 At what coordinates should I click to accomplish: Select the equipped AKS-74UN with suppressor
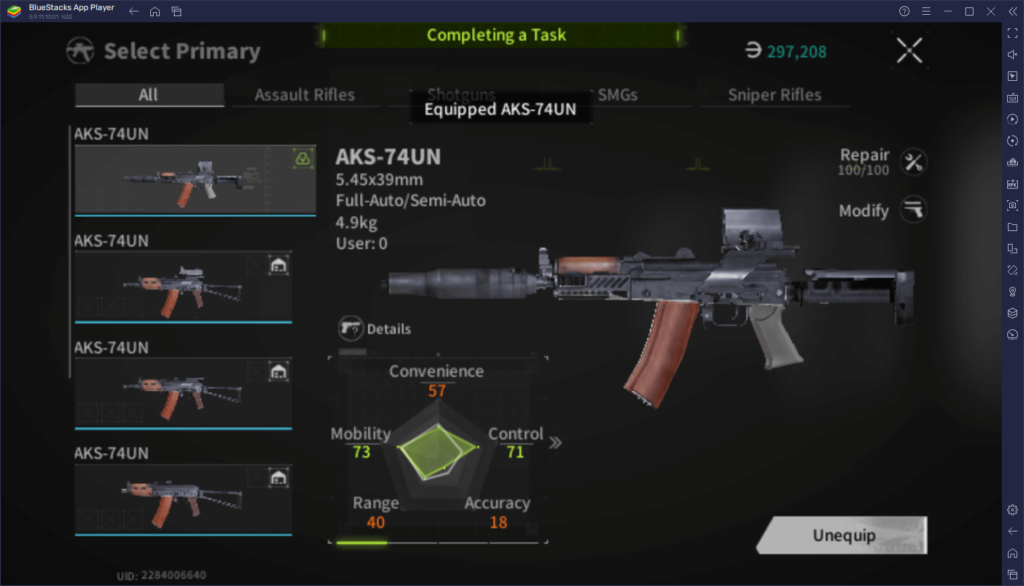(x=181, y=180)
